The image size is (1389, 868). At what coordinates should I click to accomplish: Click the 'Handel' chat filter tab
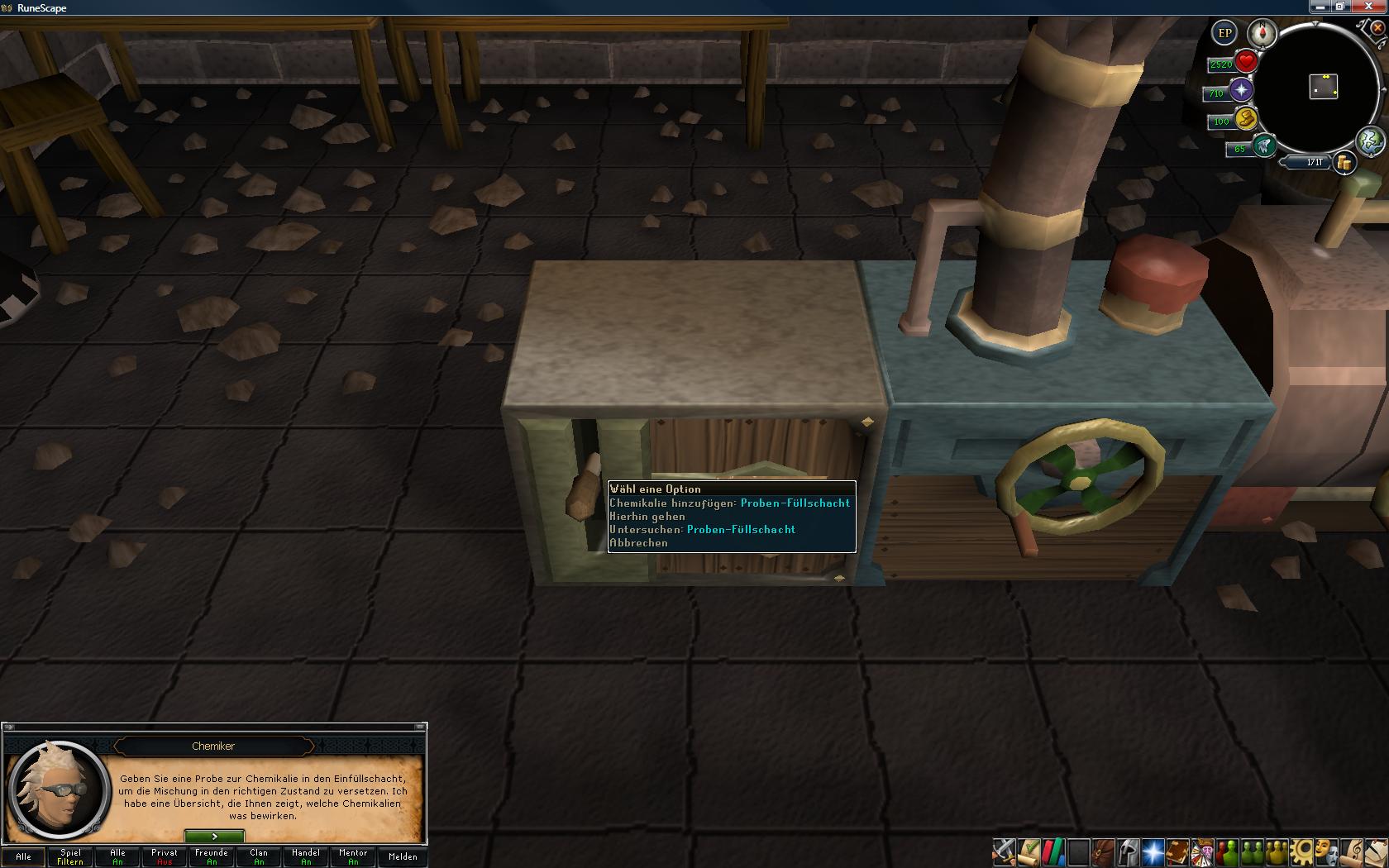tap(306, 856)
